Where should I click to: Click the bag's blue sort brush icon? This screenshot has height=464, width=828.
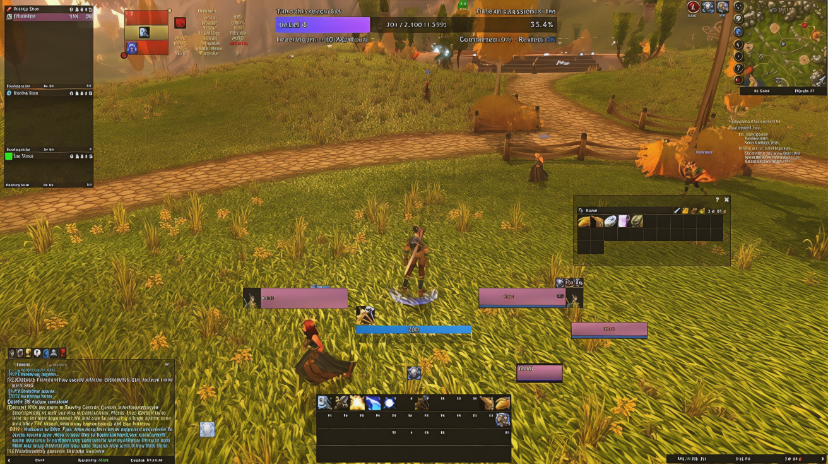click(x=679, y=210)
